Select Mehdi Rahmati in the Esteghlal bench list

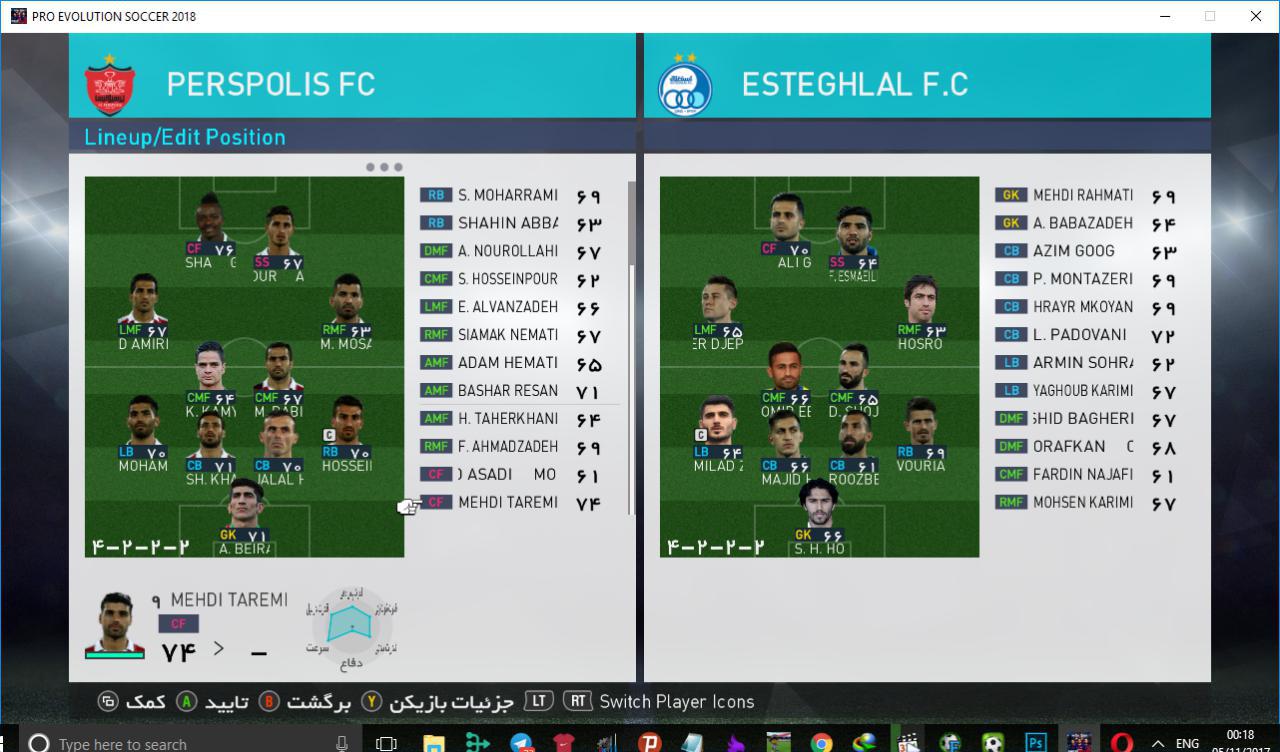1083,196
